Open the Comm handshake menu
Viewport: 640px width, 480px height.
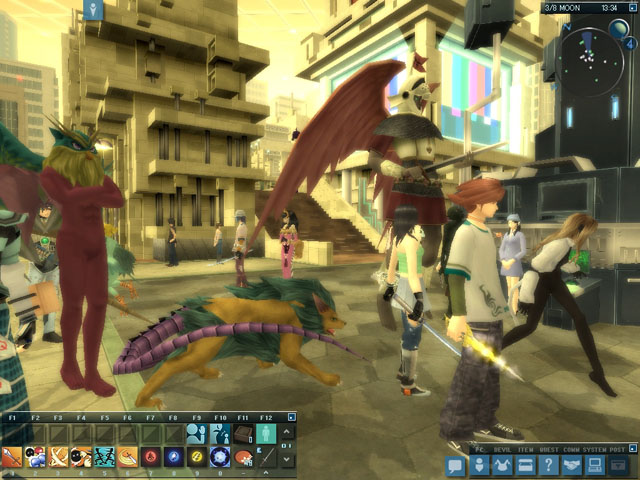[x=572, y=465]
